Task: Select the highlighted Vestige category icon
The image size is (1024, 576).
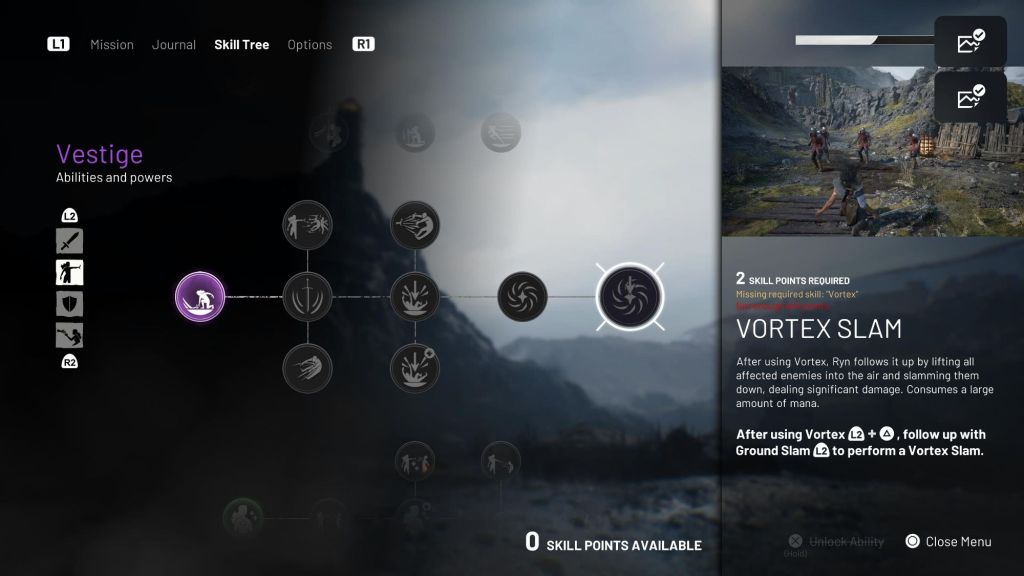Action: click(70, 272)
